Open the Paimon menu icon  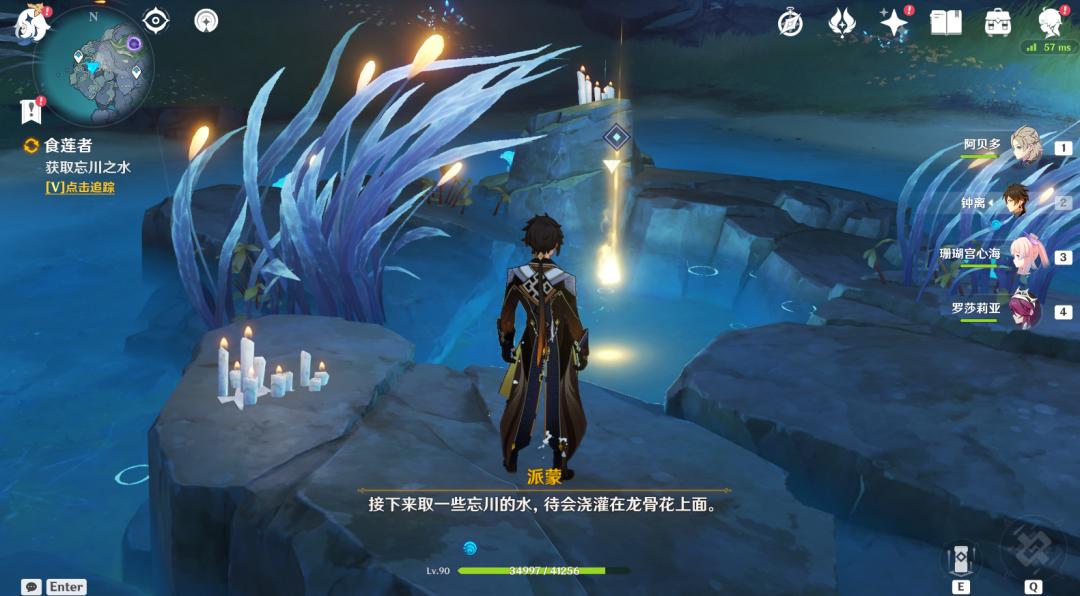(31, 24)
